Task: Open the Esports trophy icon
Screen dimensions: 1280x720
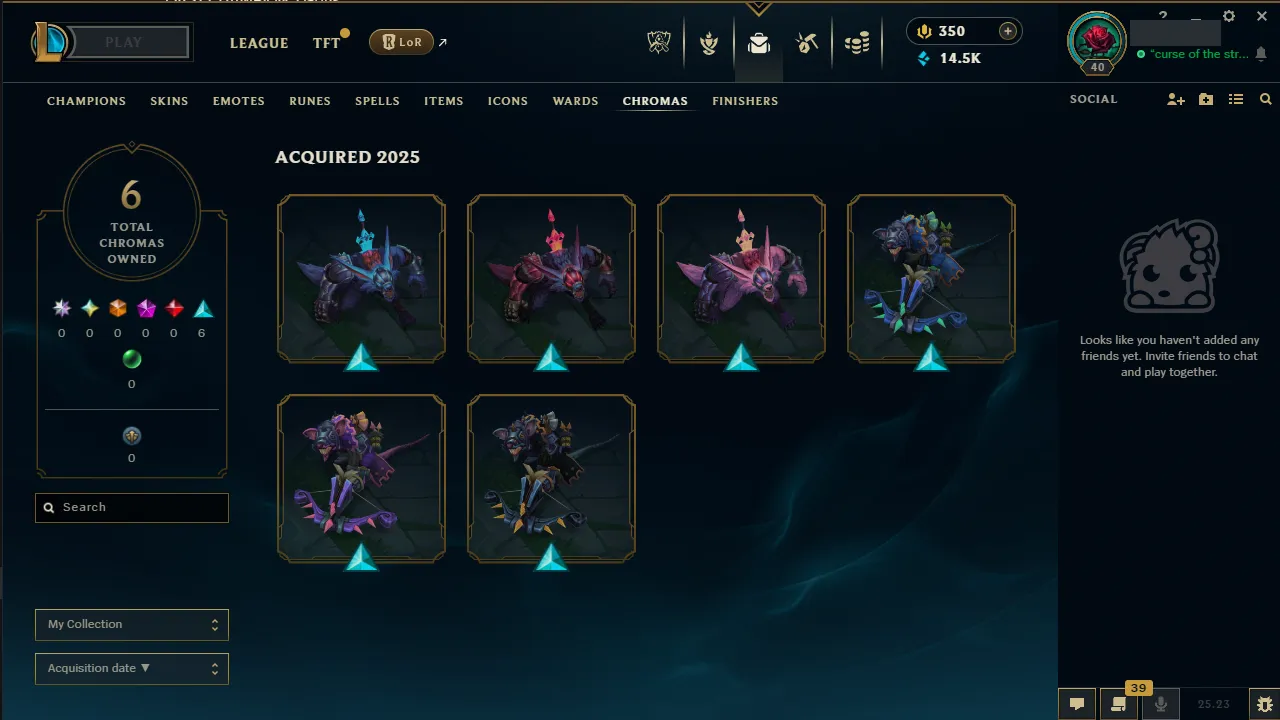Action: (x=658, y=43)
